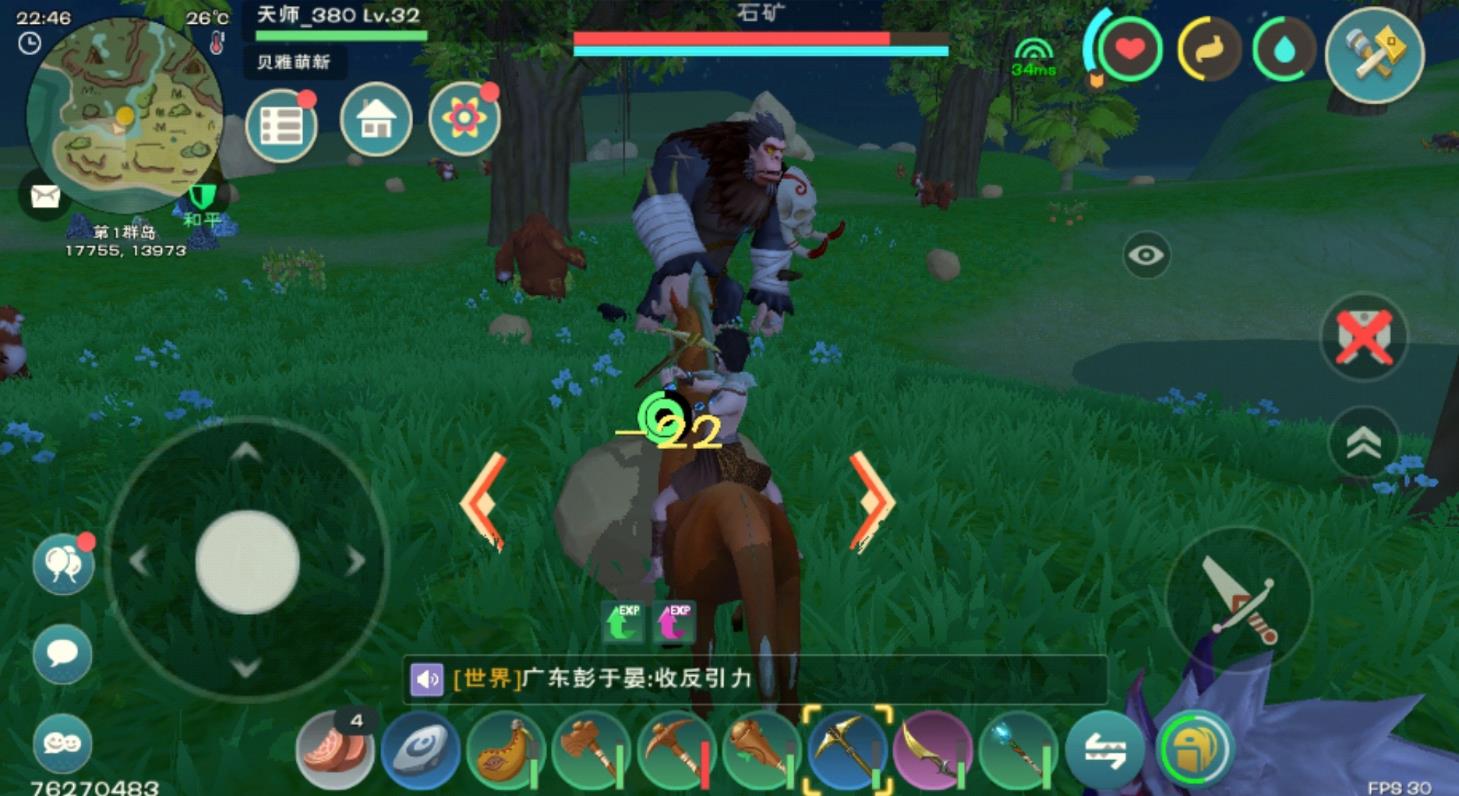
Task: Toggle the 和平 peace mode shield
Action: (201, 198)
